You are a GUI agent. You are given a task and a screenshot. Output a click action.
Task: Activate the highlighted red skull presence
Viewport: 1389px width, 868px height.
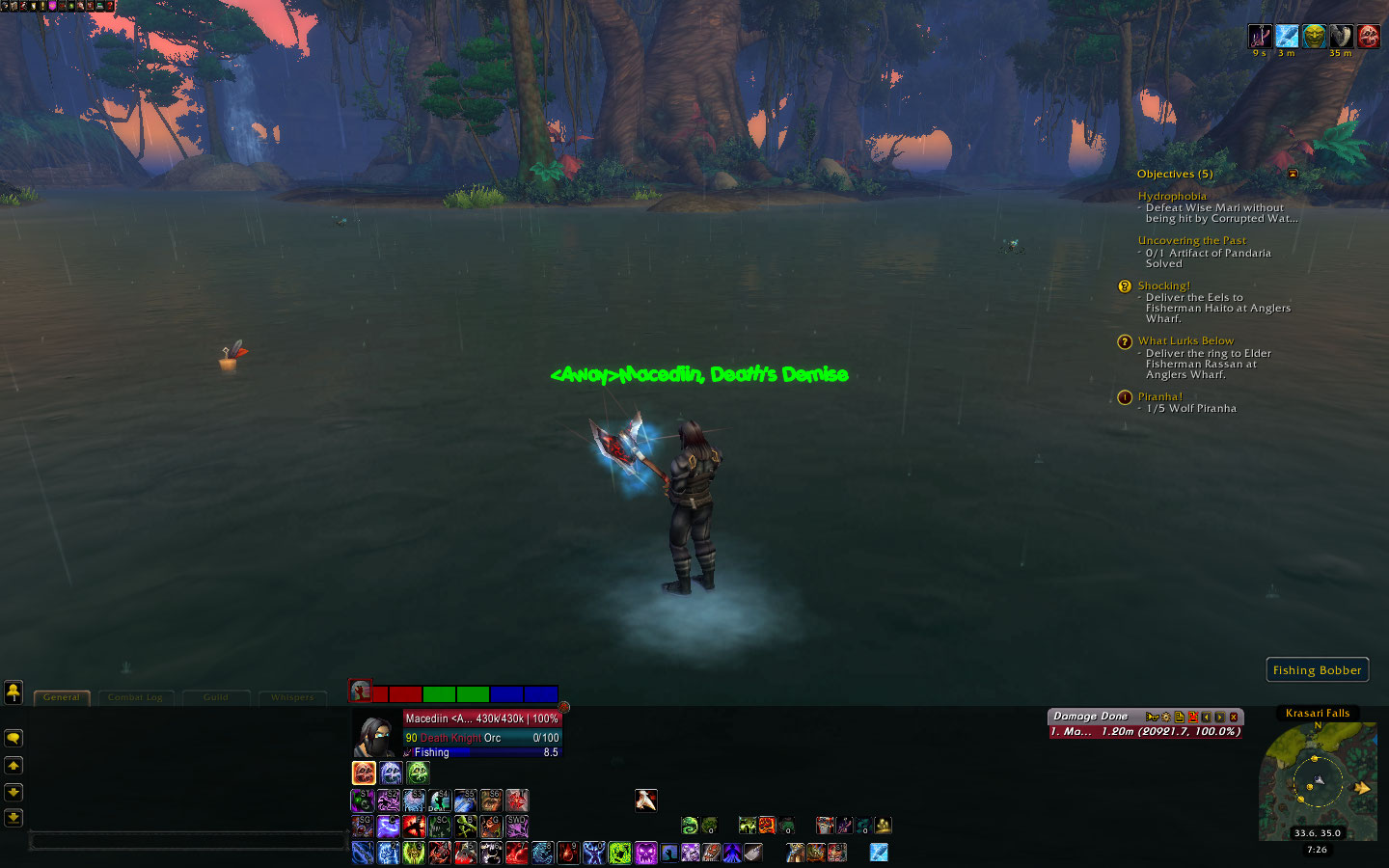click(364, 773)
